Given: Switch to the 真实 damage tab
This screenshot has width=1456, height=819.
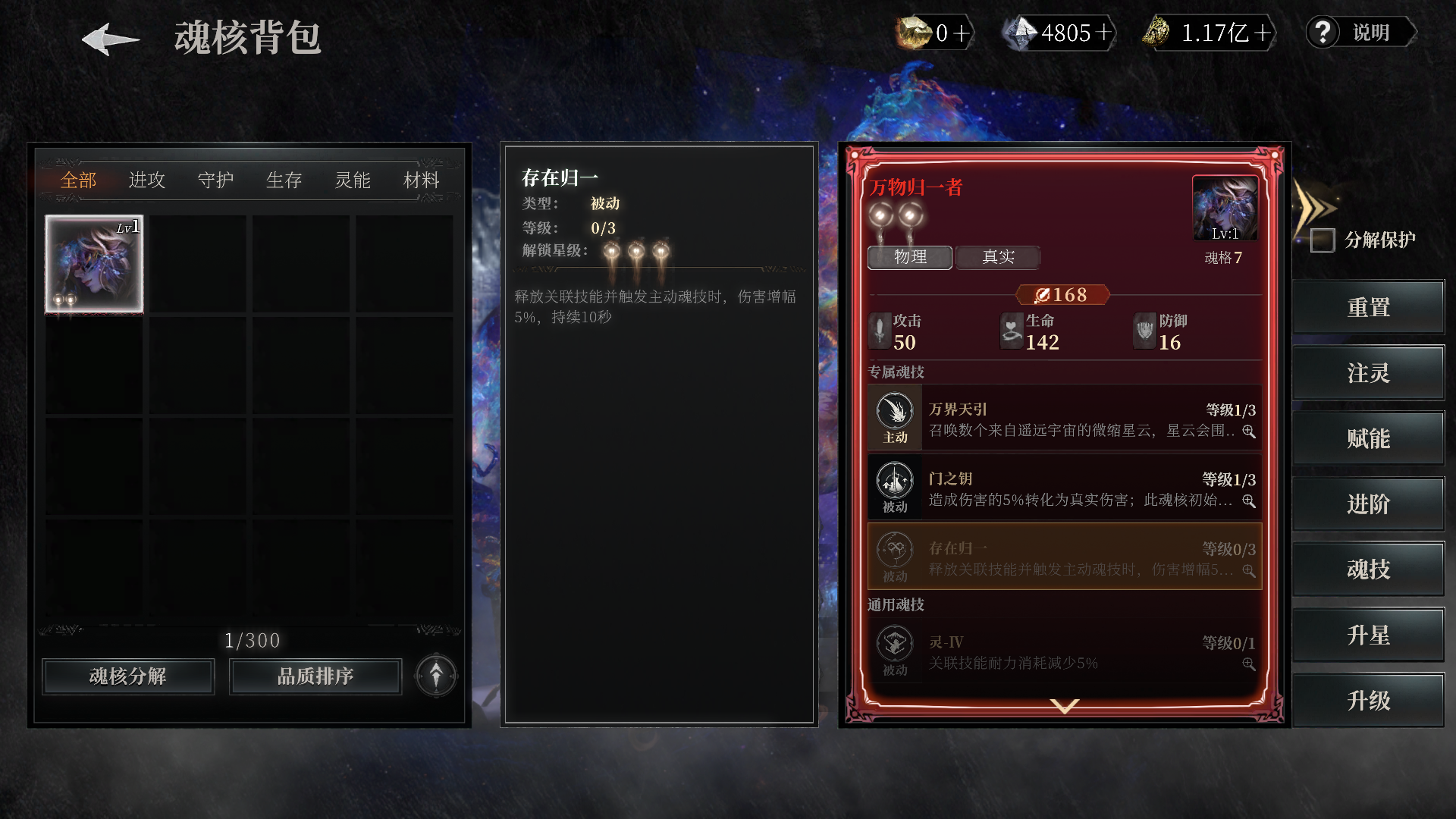Looking at the screenshot, I should (x=998, y=257).
